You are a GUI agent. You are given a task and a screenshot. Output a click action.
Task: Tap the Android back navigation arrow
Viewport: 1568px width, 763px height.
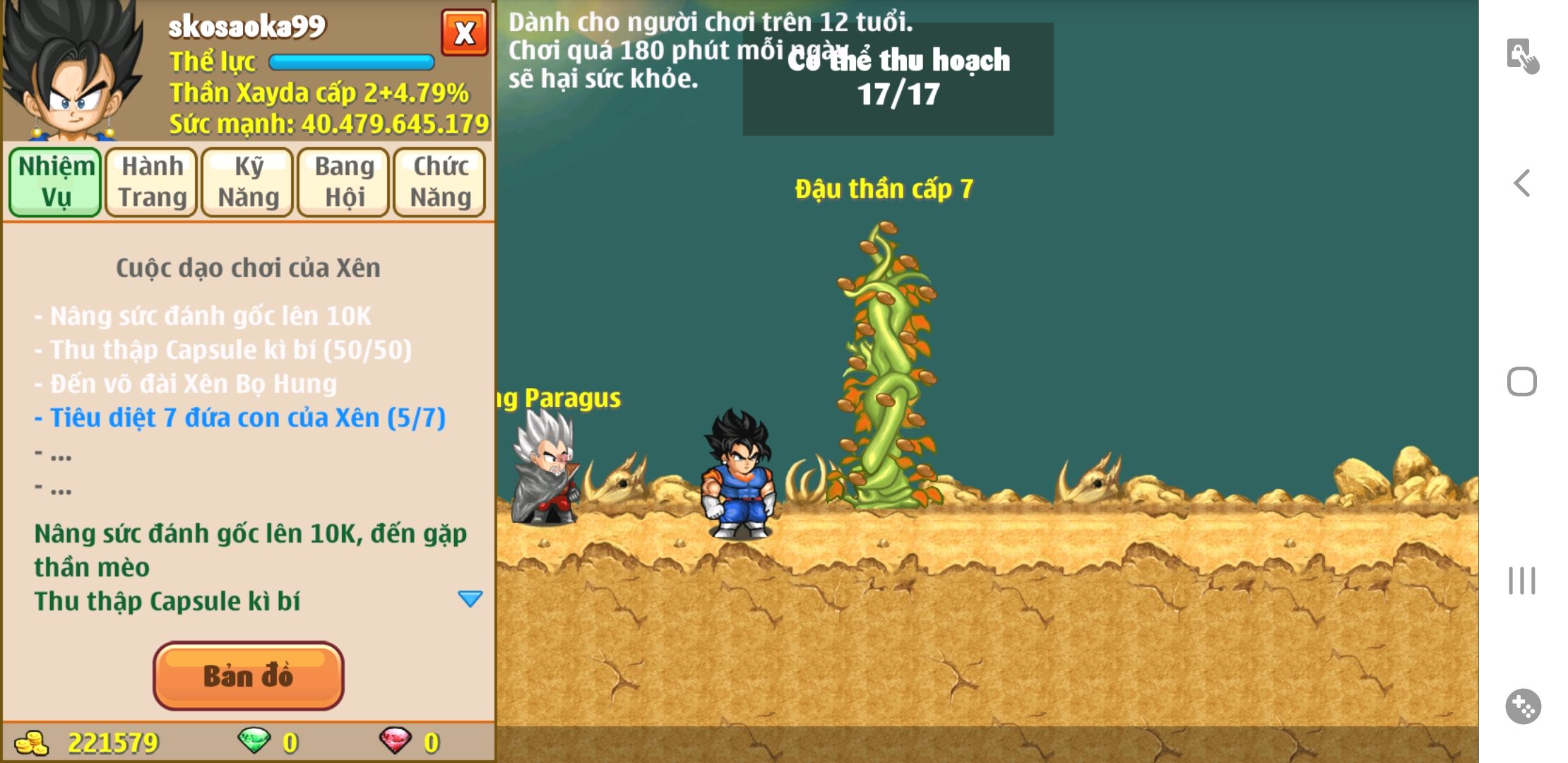click(x=1522, y=183)
